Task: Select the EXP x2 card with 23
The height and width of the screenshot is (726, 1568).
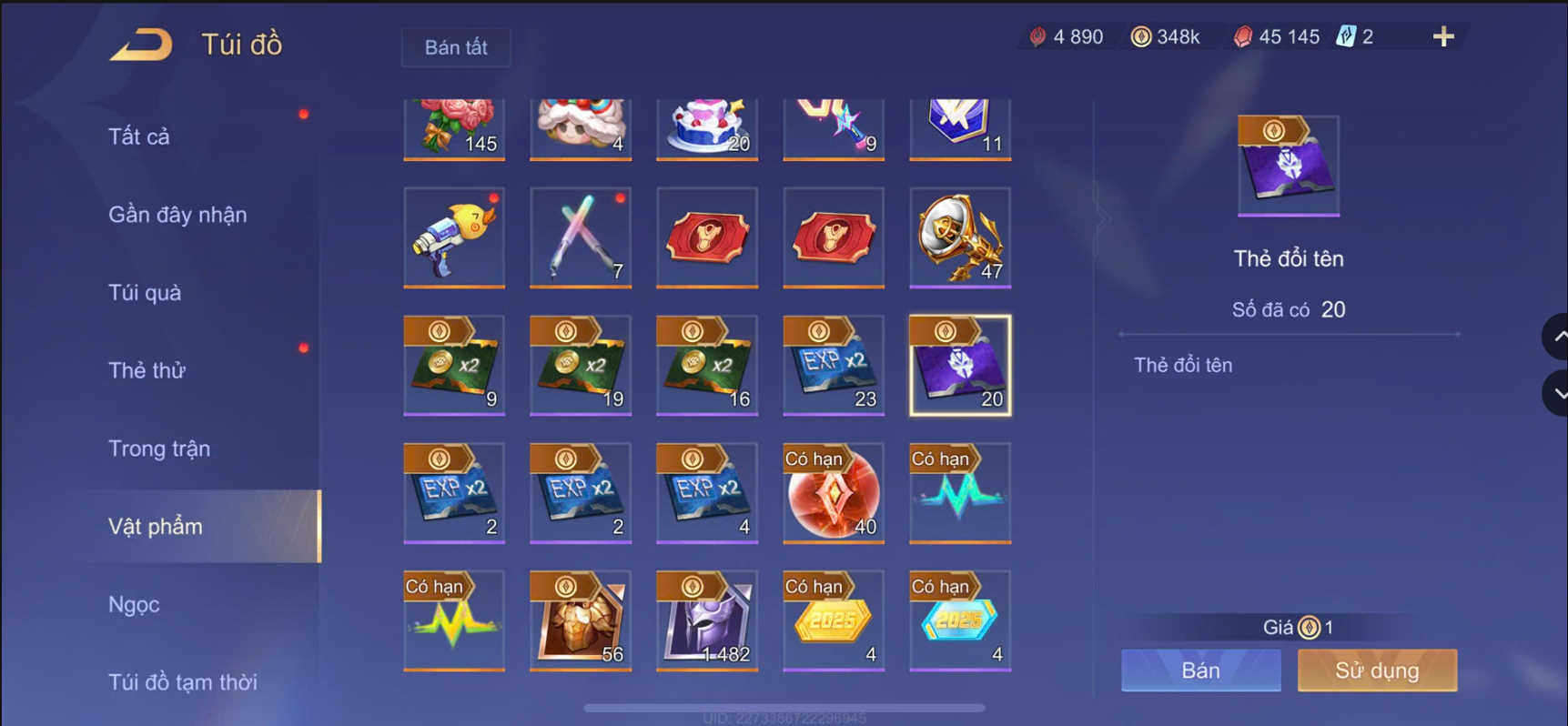Action: 833,366
